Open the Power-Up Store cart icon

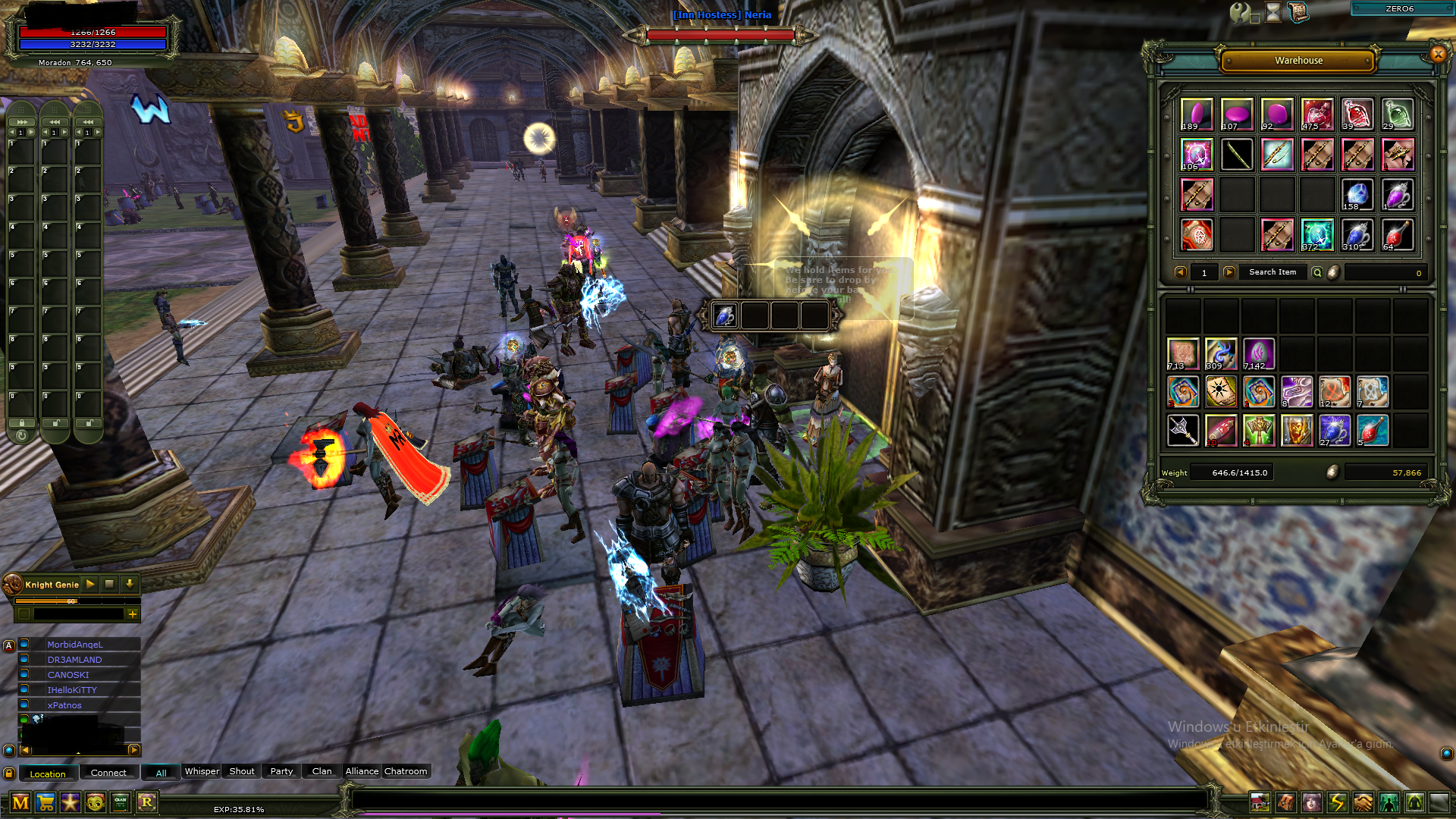click(46, 801)
